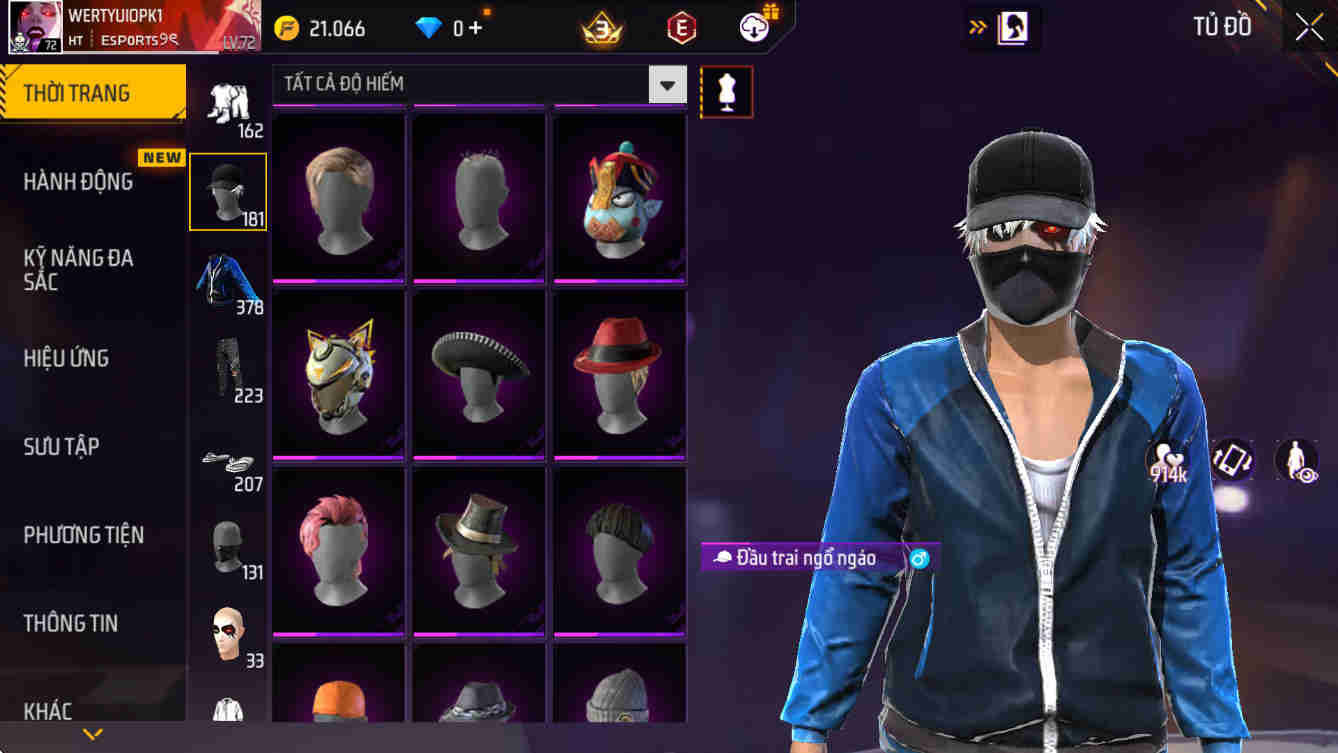Select the wardrobe page icon near the arrows
This screenshot has width=1338, height=753.
pyautogui.click(x=1015, y=28)
